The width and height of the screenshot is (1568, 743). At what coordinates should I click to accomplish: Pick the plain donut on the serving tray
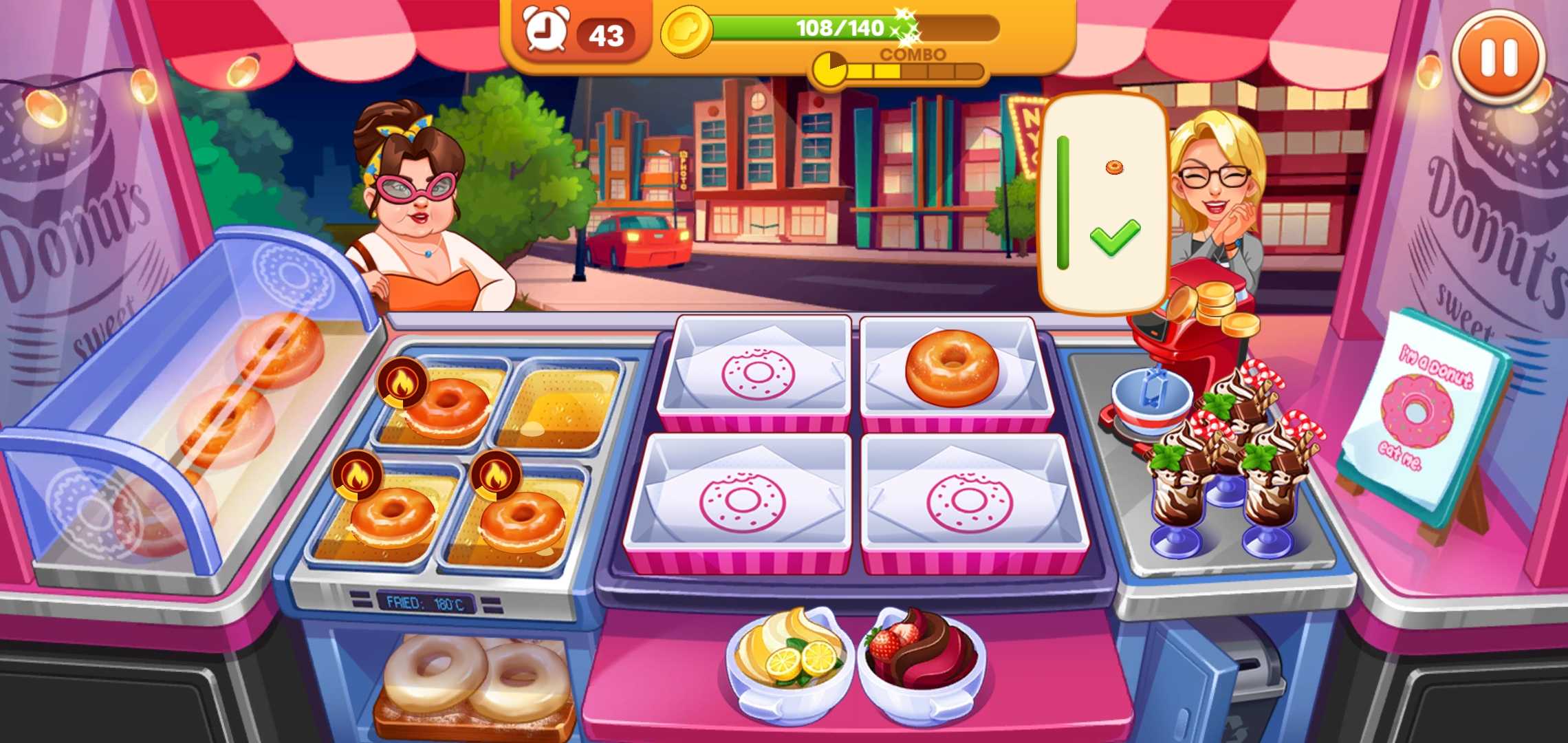tap(952, 367)
